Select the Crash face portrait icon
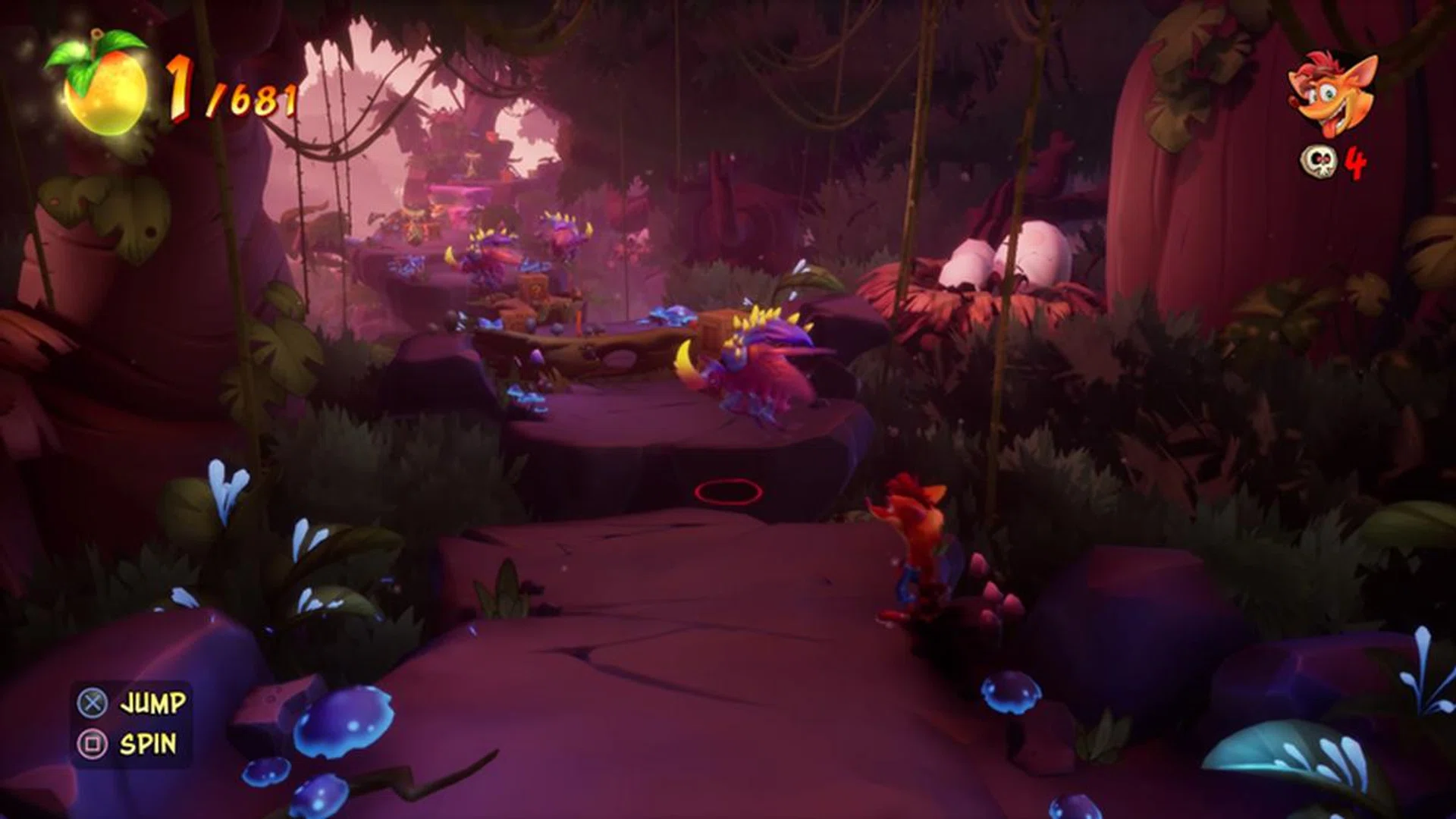This screenshot has height=819, width=1456. point(1333,95)
